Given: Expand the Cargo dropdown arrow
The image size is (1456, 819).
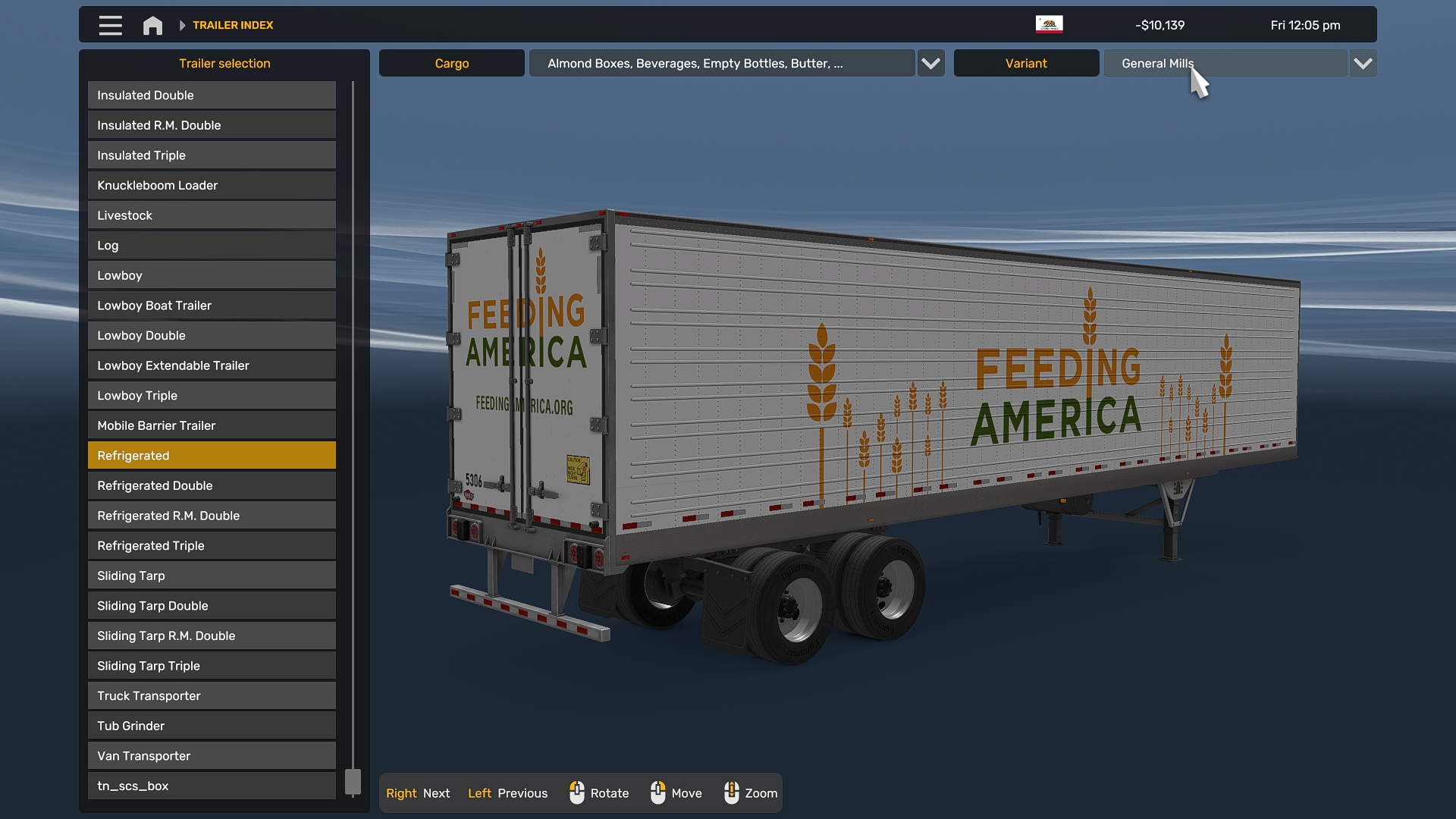Looking at the screenshot, I should click(930, 64).
